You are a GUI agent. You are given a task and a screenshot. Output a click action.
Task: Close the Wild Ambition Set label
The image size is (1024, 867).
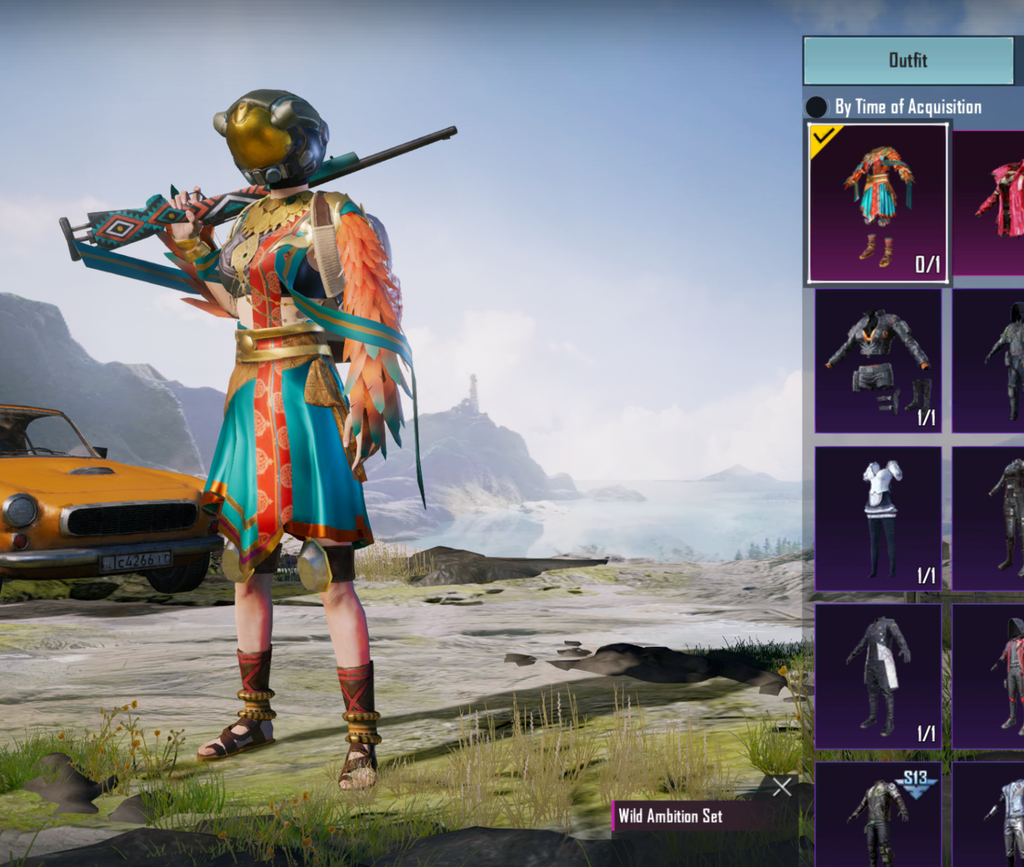point(782,787)
